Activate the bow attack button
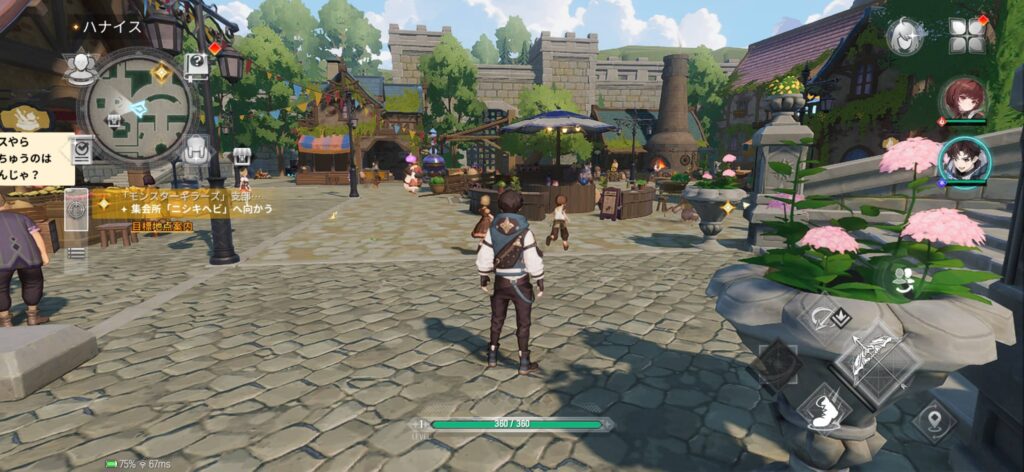1024x472 pixels. pyautogui.click(x=876, y=361)
